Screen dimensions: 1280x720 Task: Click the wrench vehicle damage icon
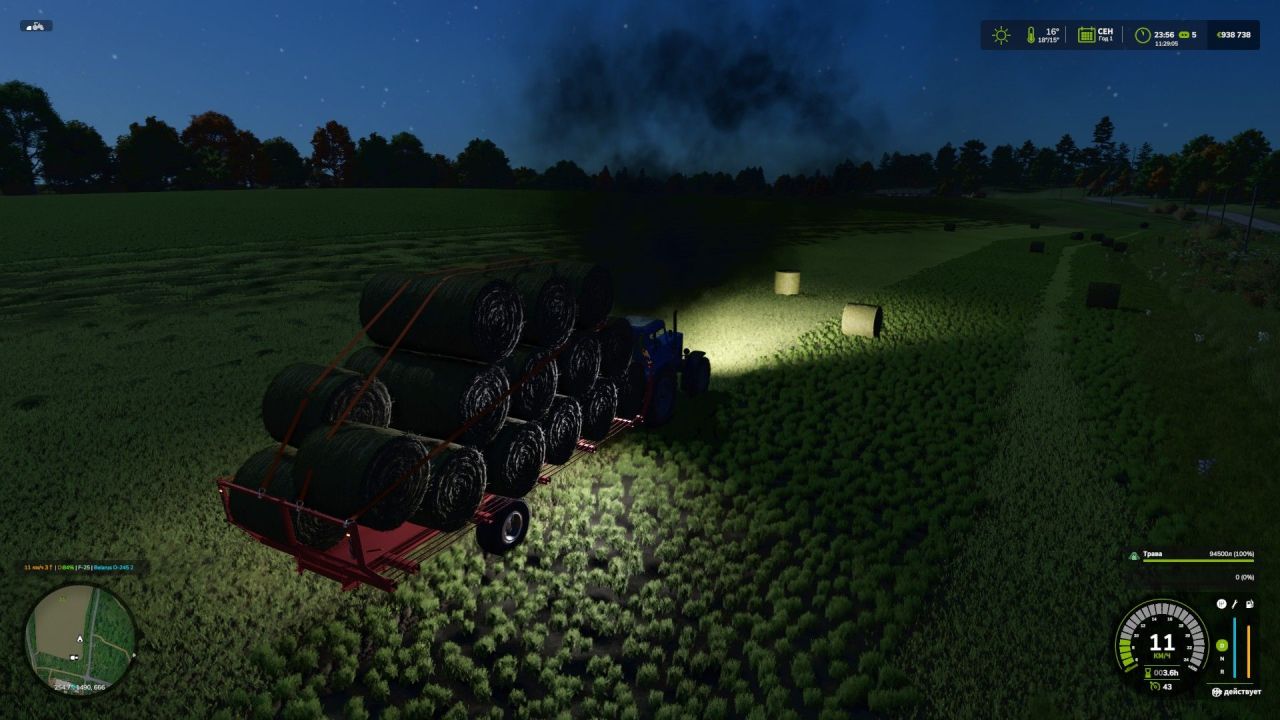pos(1235,604)
